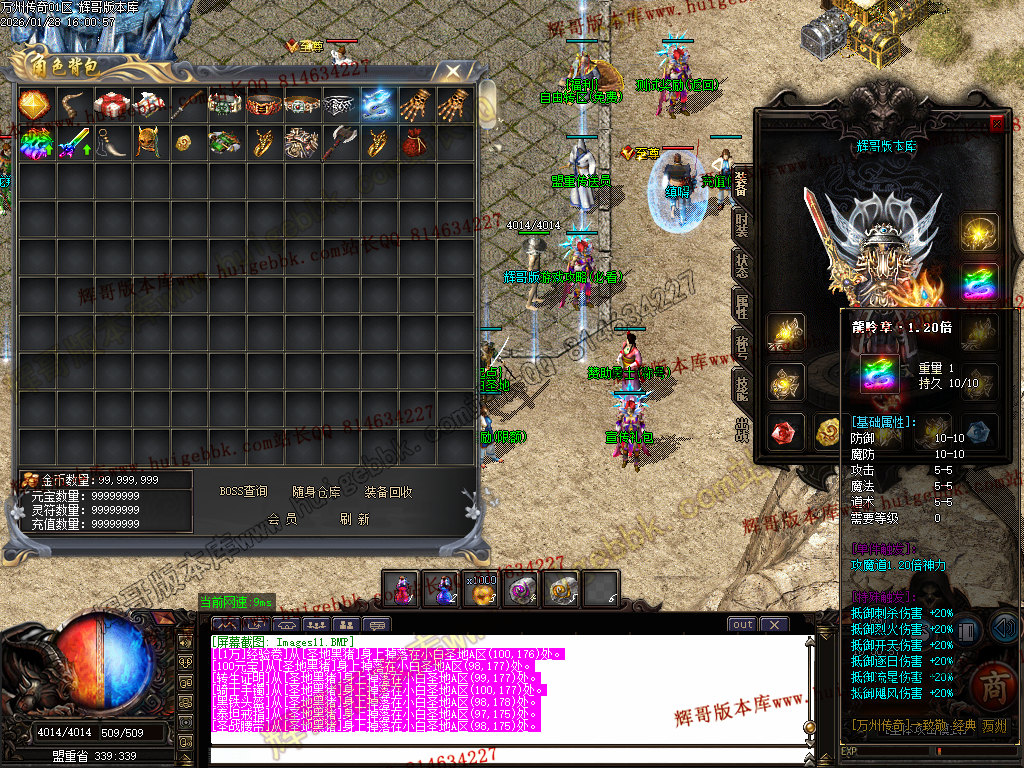Open the BOSS查询 lookup

click(x=243, y=492)
